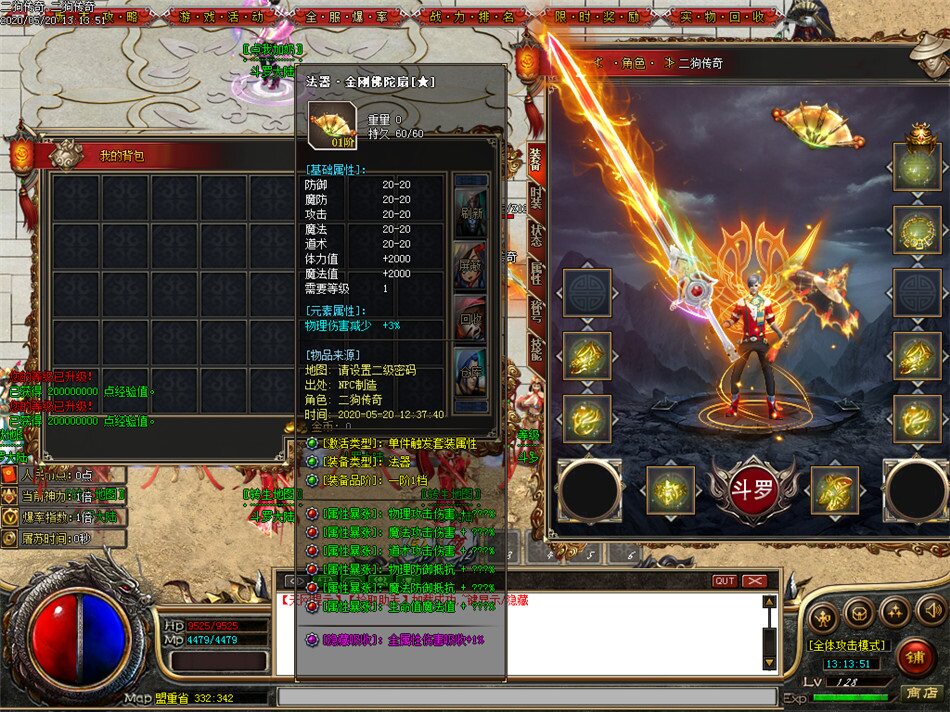Close the chat window with the X

[755, 581]
